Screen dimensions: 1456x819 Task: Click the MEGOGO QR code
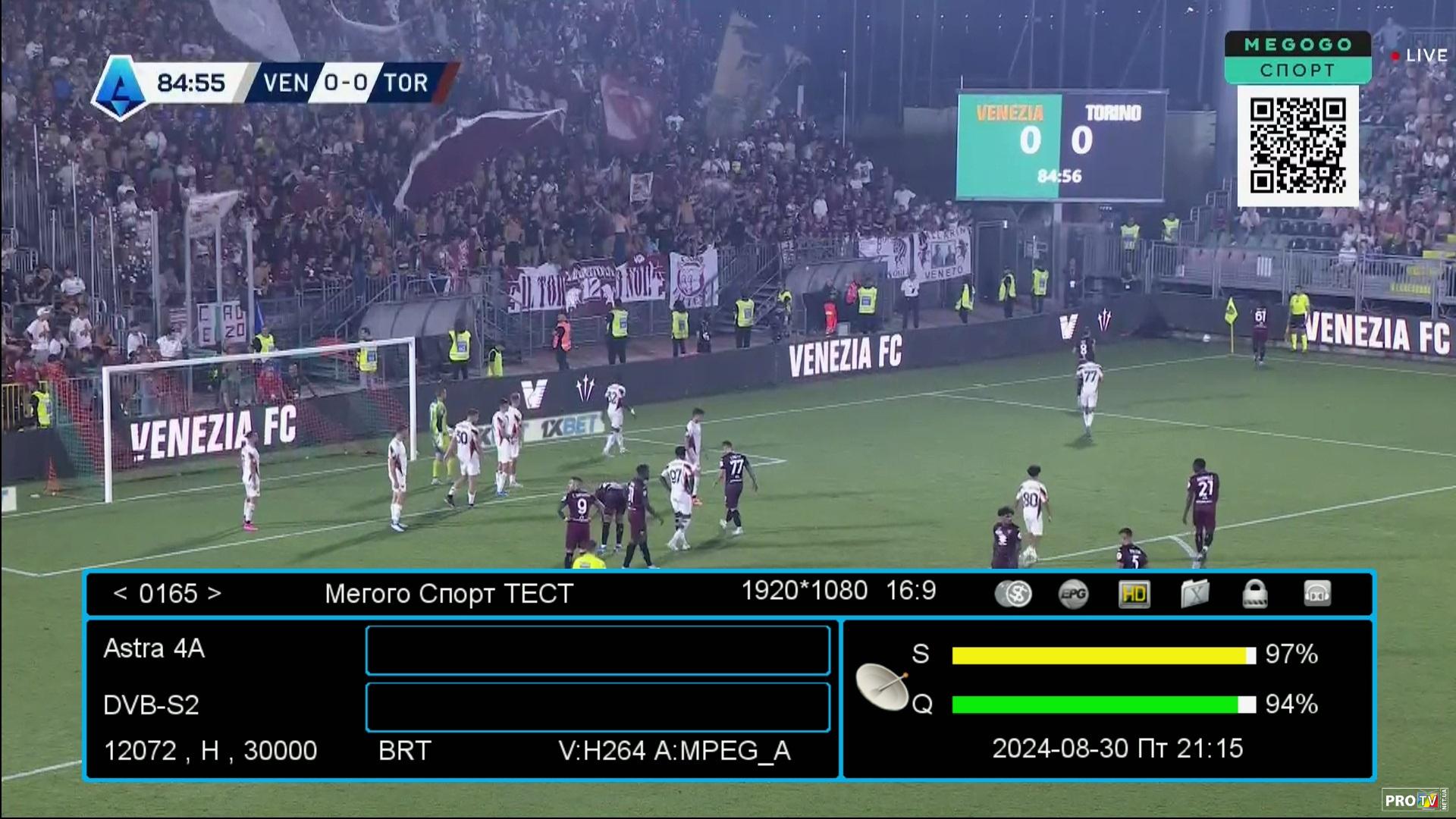point(1298,145)
